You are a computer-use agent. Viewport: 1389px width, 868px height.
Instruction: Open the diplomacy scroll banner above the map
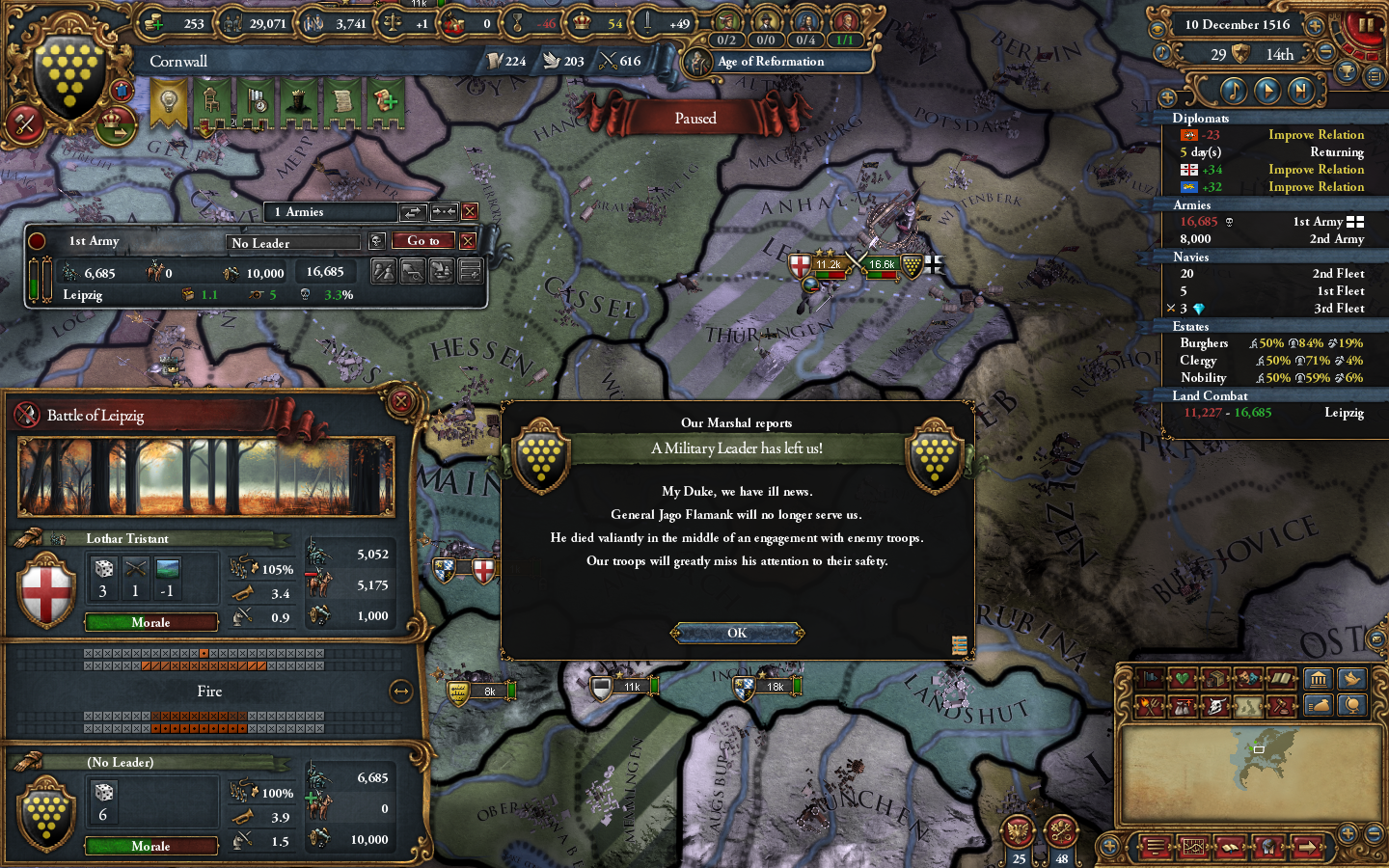(x=344, y=101)
